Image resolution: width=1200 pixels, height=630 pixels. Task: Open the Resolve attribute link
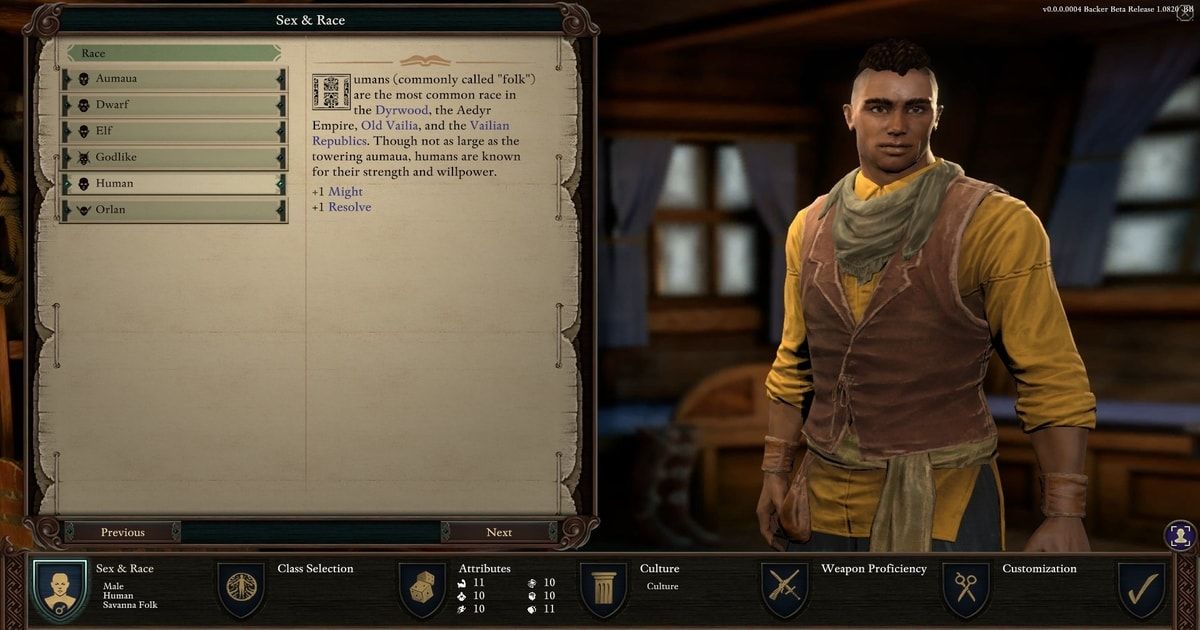pos(349,207)
